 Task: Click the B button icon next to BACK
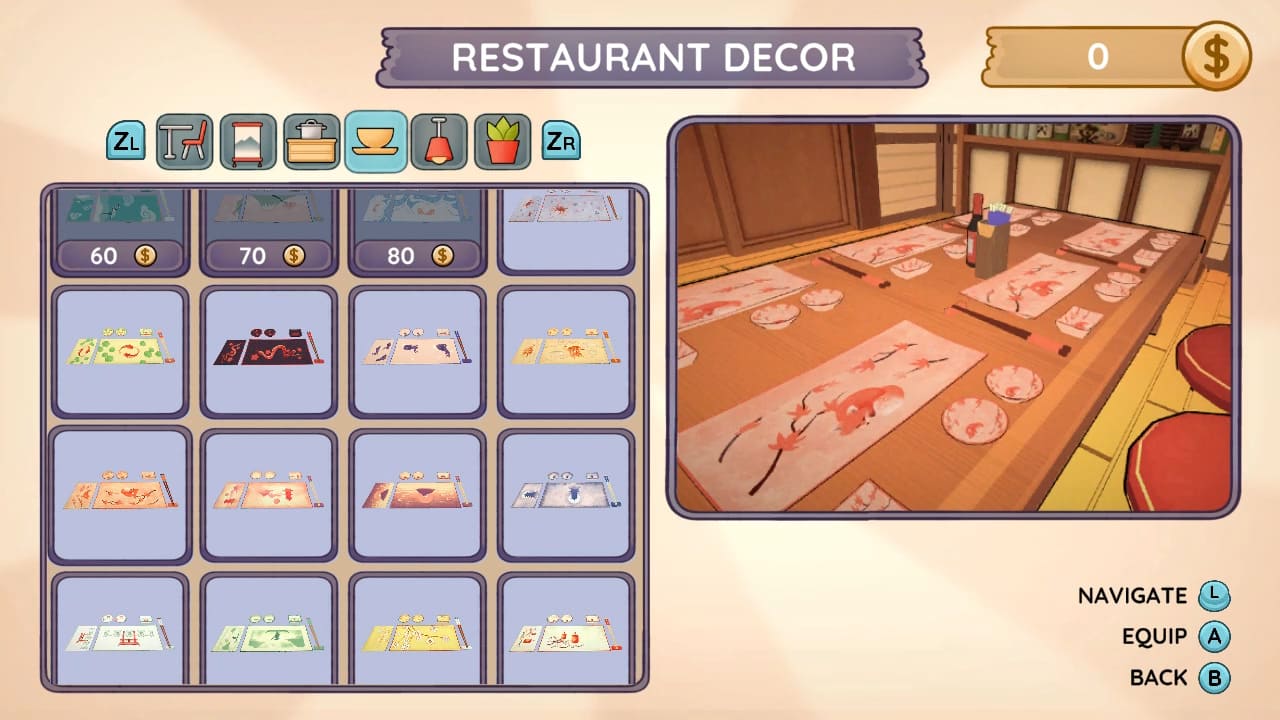point(1213,677)
